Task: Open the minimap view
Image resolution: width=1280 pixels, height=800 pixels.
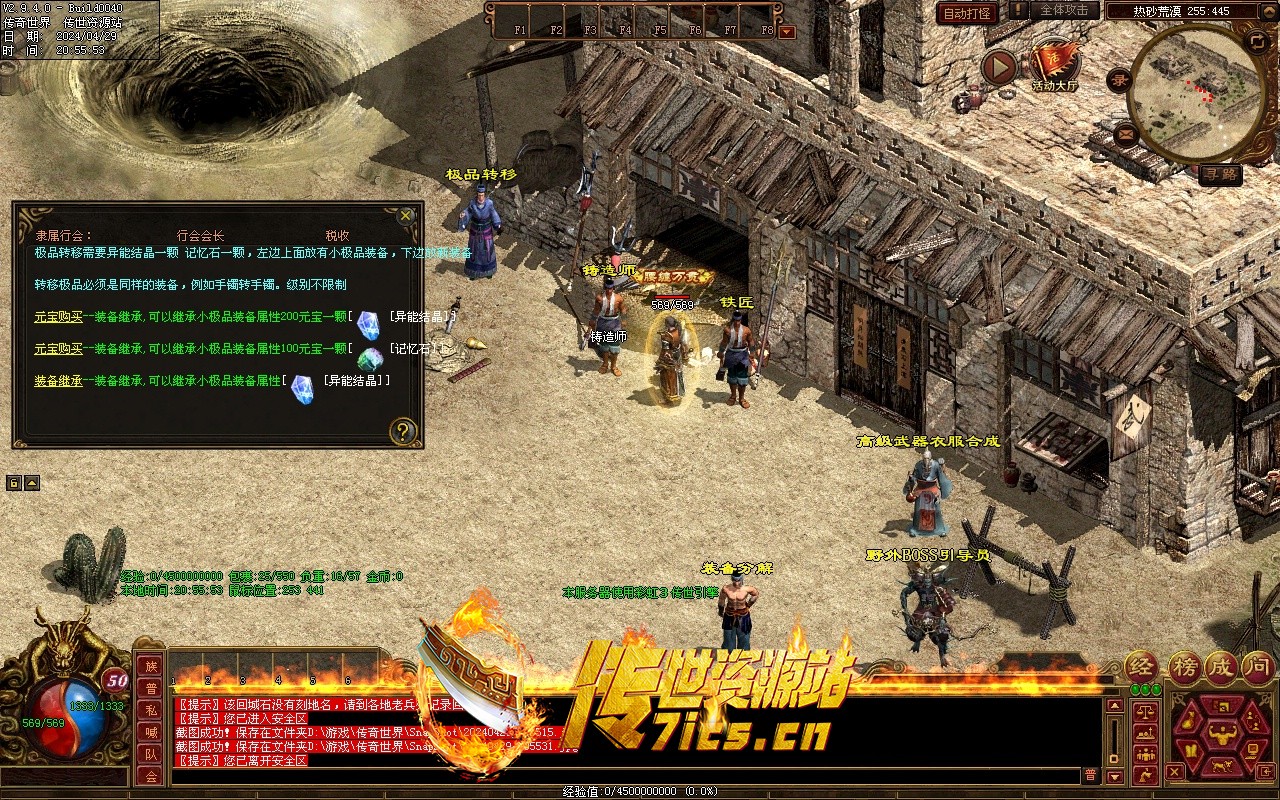Action: pos(1196,90)
